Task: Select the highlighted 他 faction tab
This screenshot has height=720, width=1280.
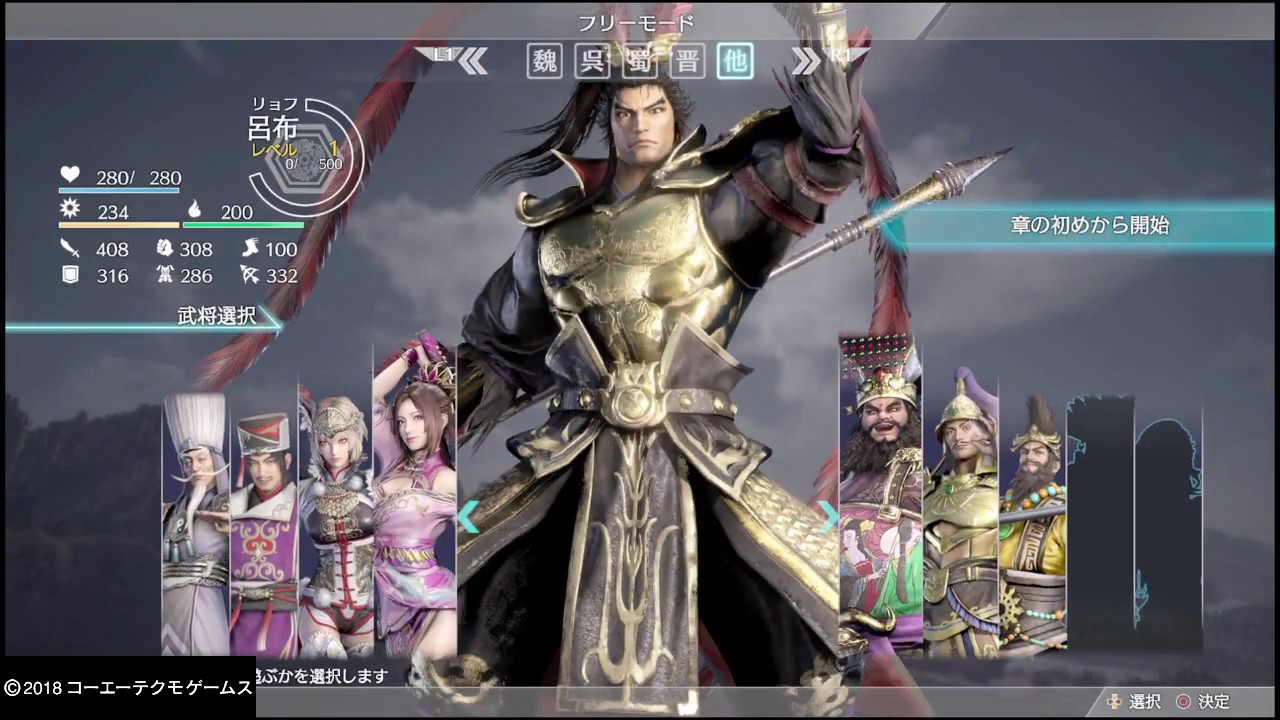Action: (735, 61)
